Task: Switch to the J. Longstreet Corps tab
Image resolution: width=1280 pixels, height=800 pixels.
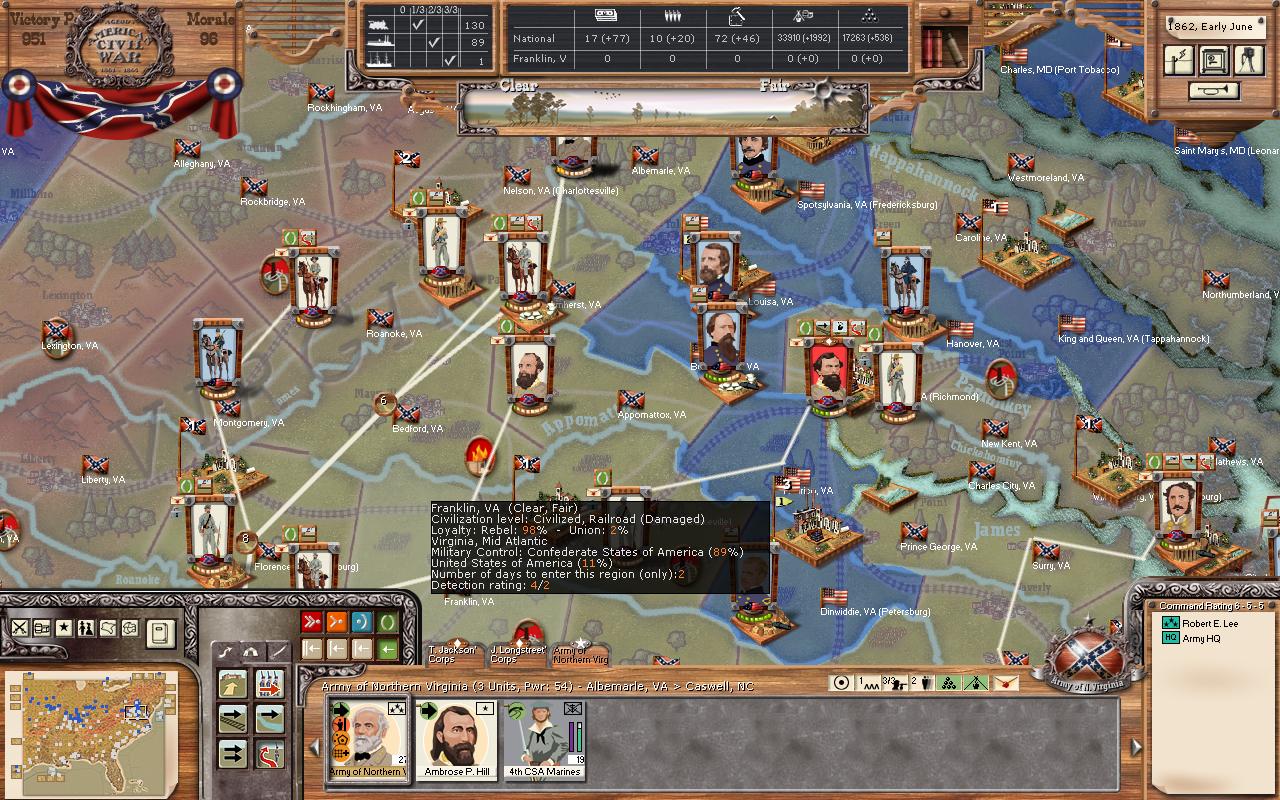Action: coord(516,654)
